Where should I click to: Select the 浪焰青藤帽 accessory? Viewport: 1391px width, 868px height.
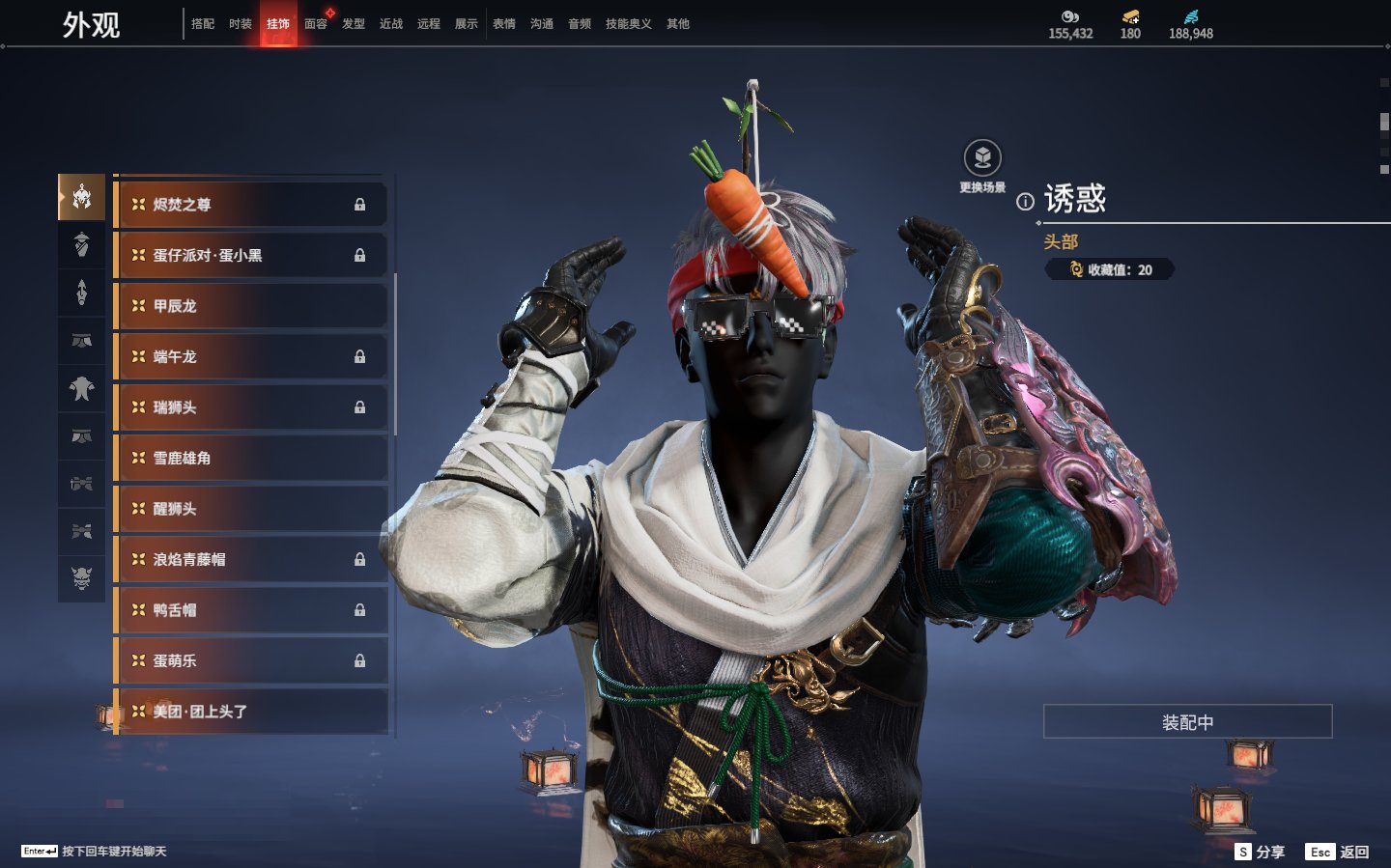pos(251,559)
